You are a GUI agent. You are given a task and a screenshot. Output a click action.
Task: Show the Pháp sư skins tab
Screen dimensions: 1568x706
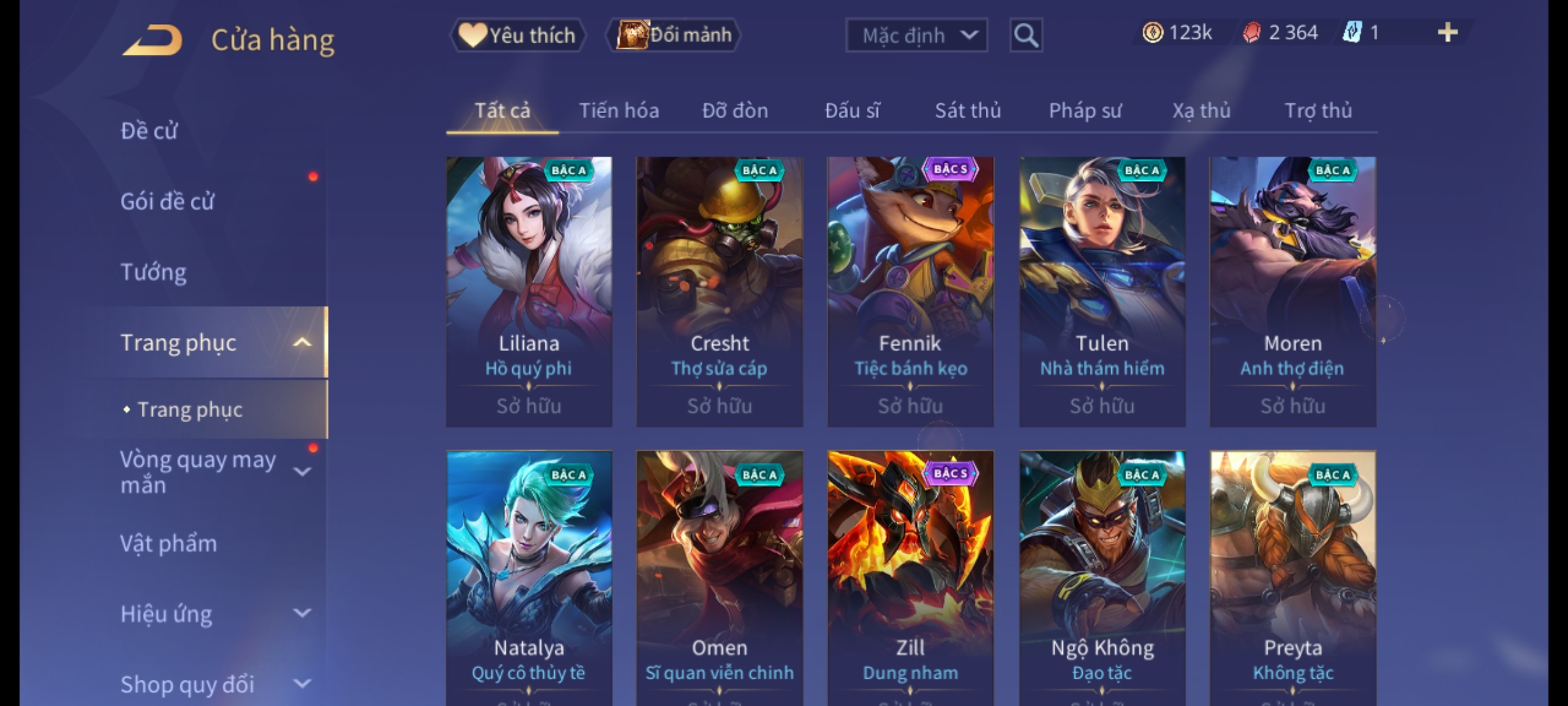tap(1085, 110)
